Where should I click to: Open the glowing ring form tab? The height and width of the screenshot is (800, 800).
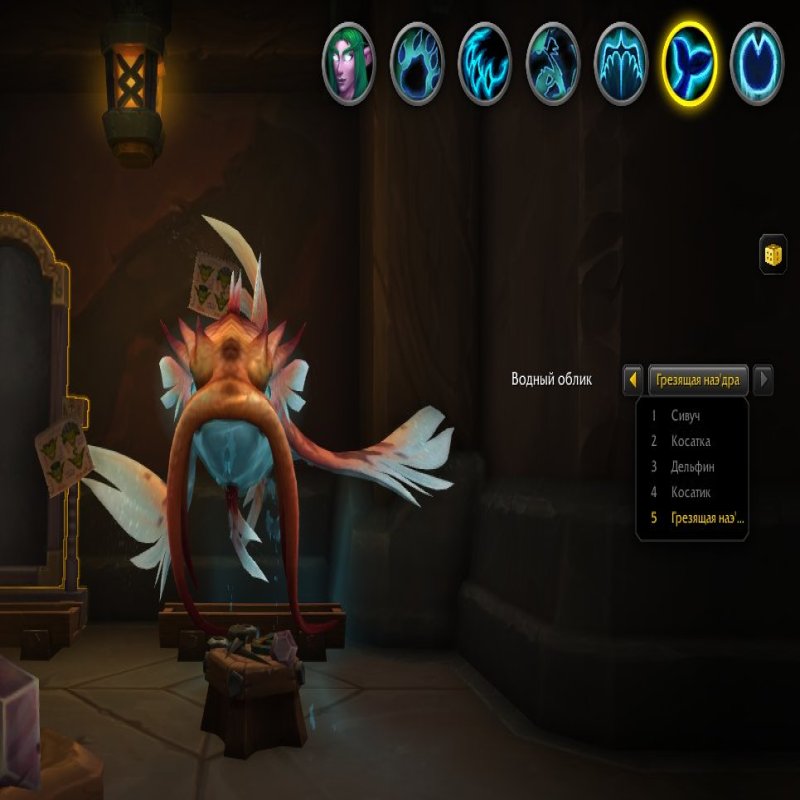tap(757, 63)
